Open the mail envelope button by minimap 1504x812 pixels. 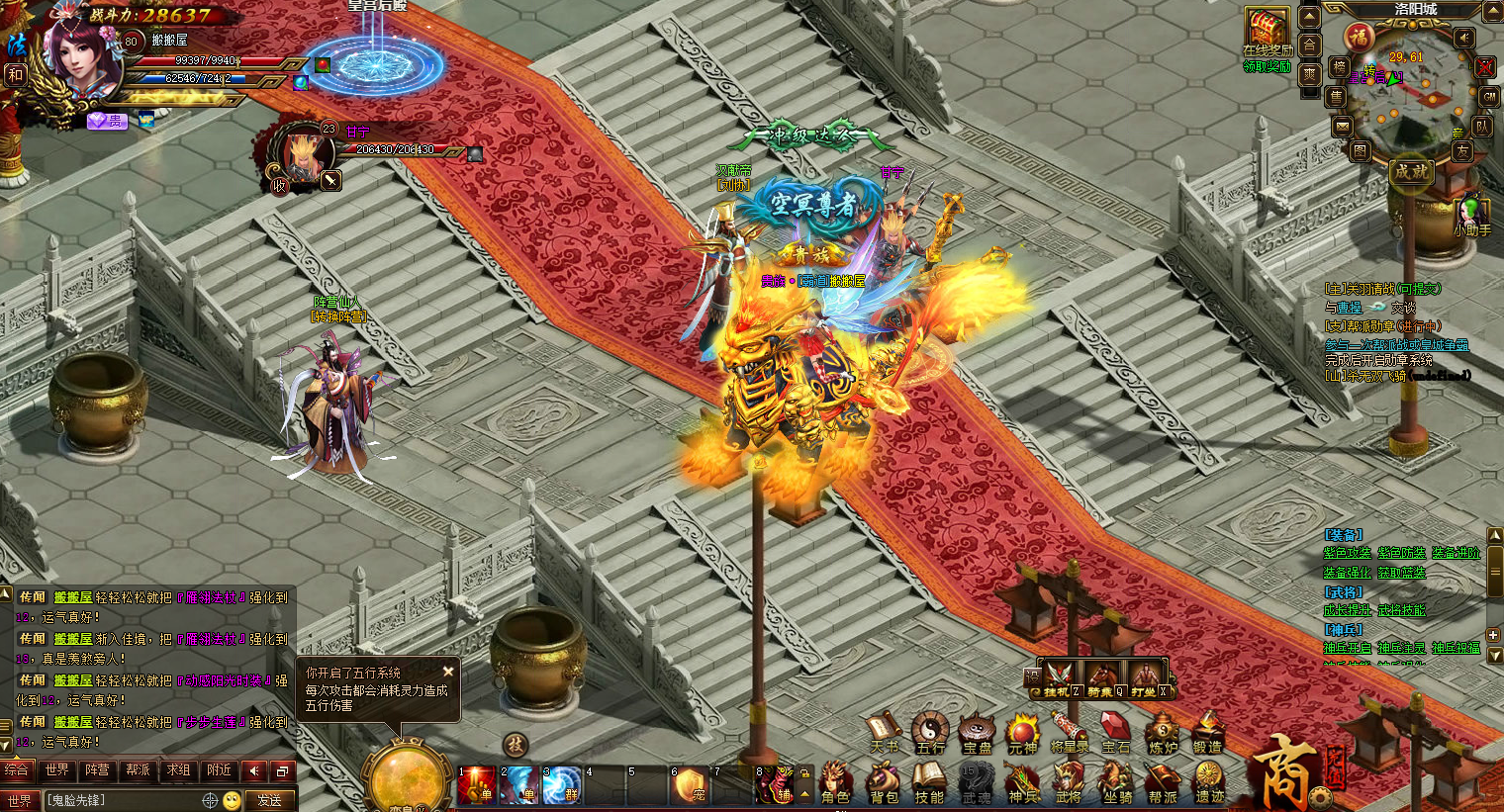1342,127
